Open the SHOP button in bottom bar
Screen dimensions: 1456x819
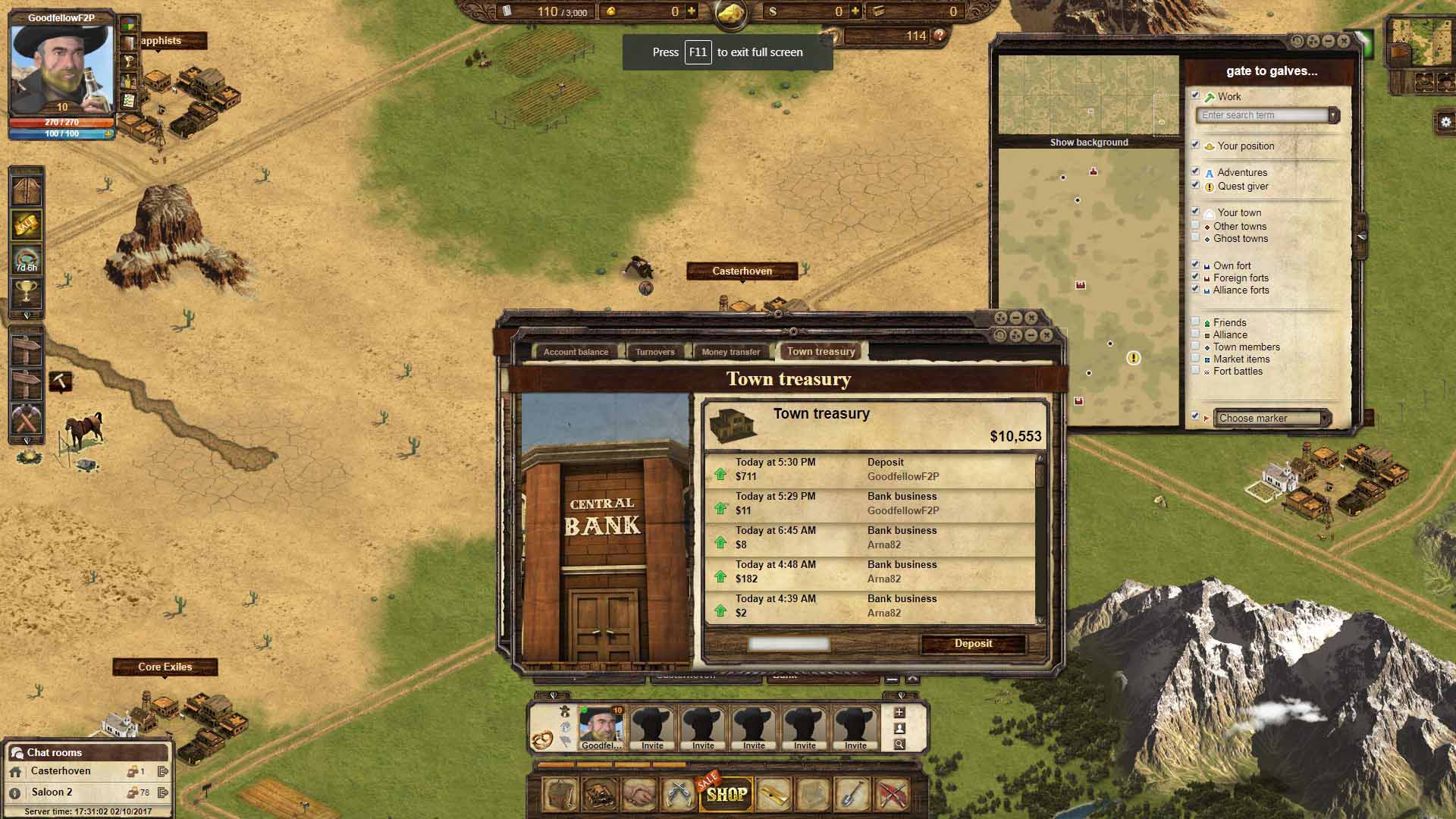[726, 794]
